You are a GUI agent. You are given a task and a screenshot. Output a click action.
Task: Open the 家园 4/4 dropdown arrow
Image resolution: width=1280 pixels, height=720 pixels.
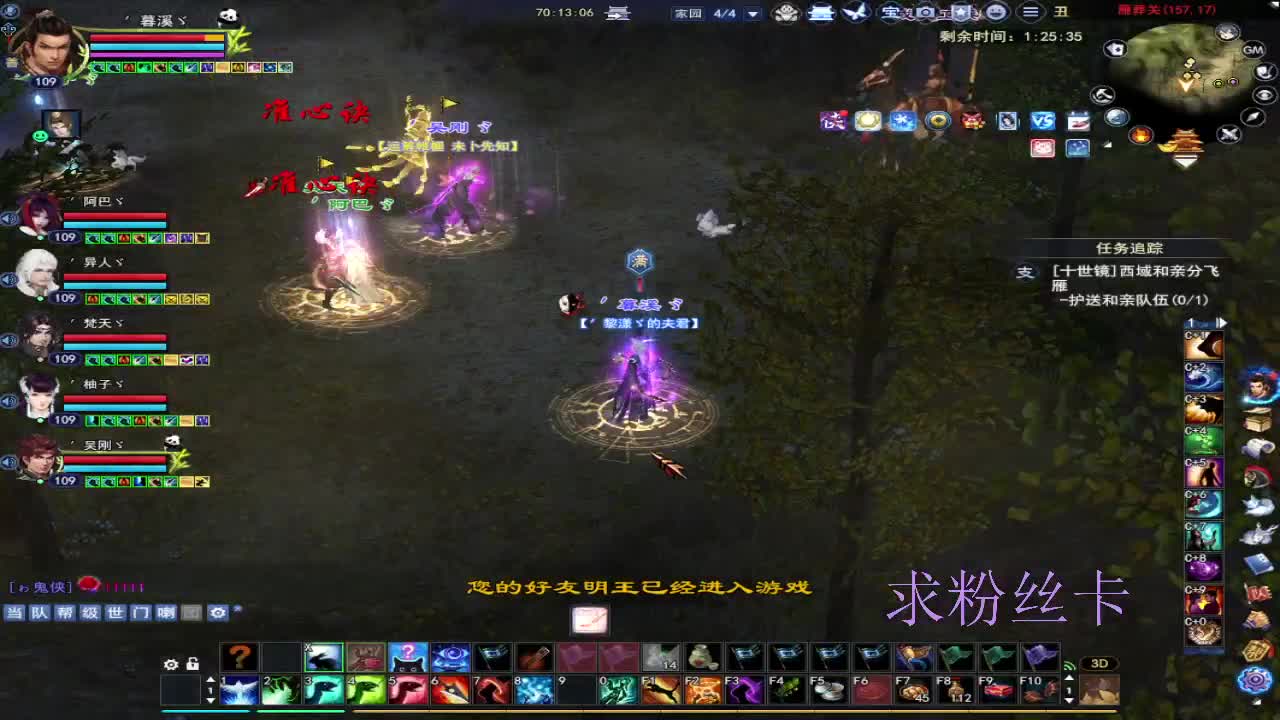pos(750,16)
